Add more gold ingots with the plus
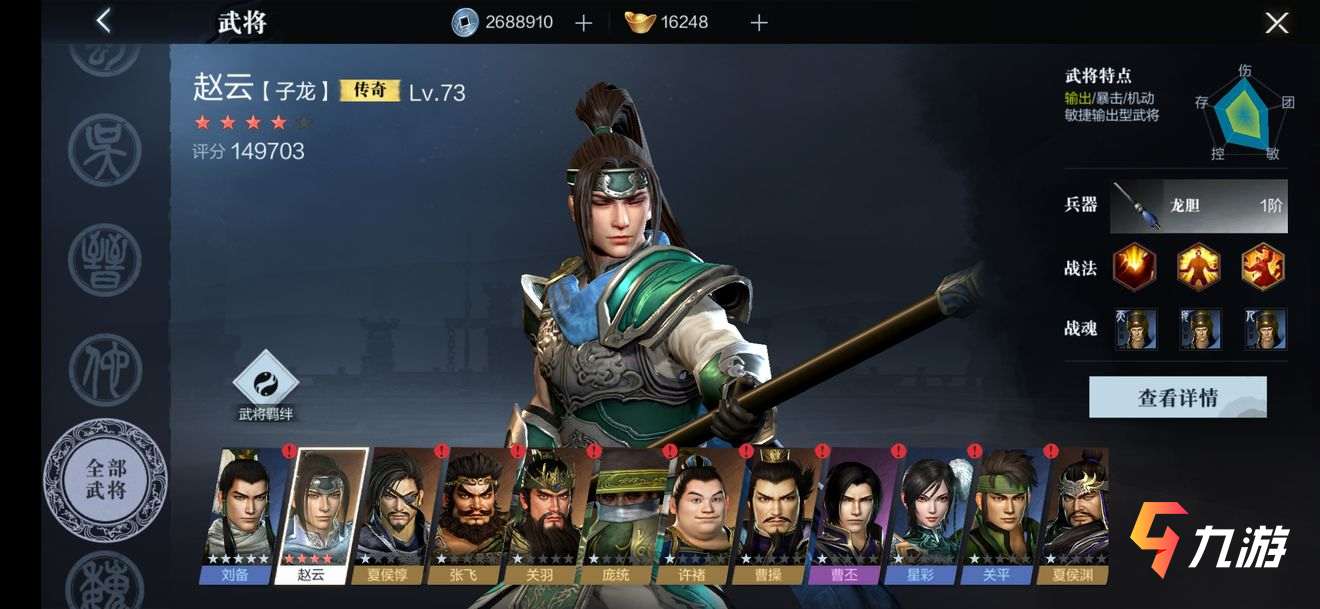Image resolution: width=1320 pixels, height=609 pixels. click(759, 23)
